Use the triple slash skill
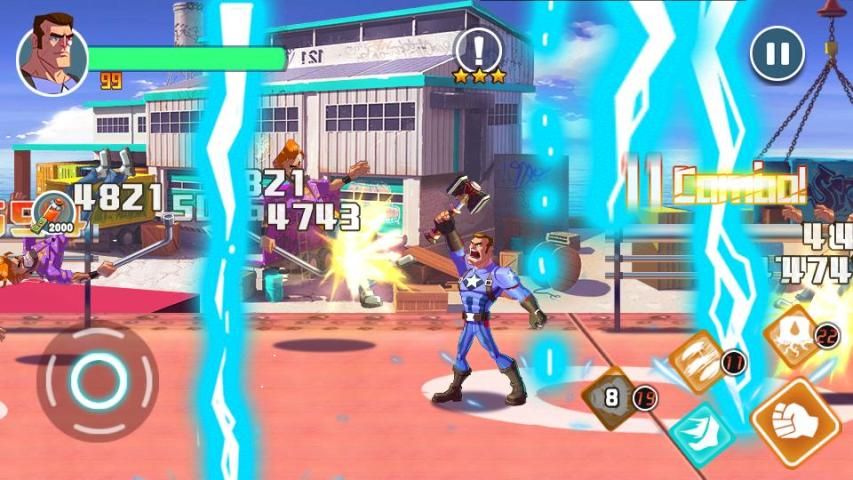This screenshot has width=853, height=480. [696, 361]
